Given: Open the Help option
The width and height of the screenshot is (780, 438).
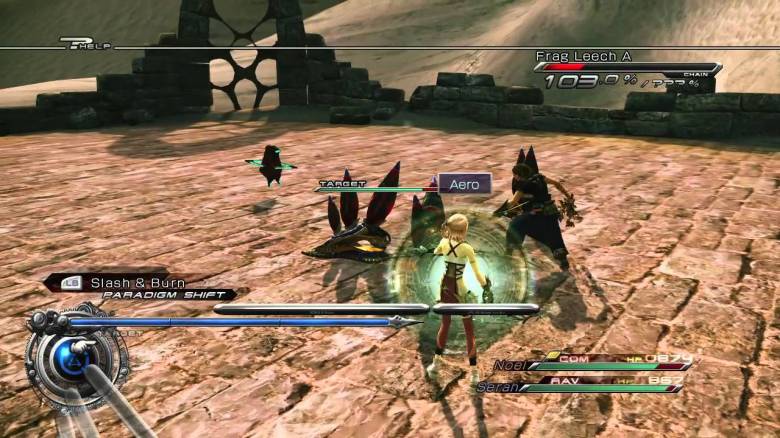Looking at the screenshot, I should point(86,43).
